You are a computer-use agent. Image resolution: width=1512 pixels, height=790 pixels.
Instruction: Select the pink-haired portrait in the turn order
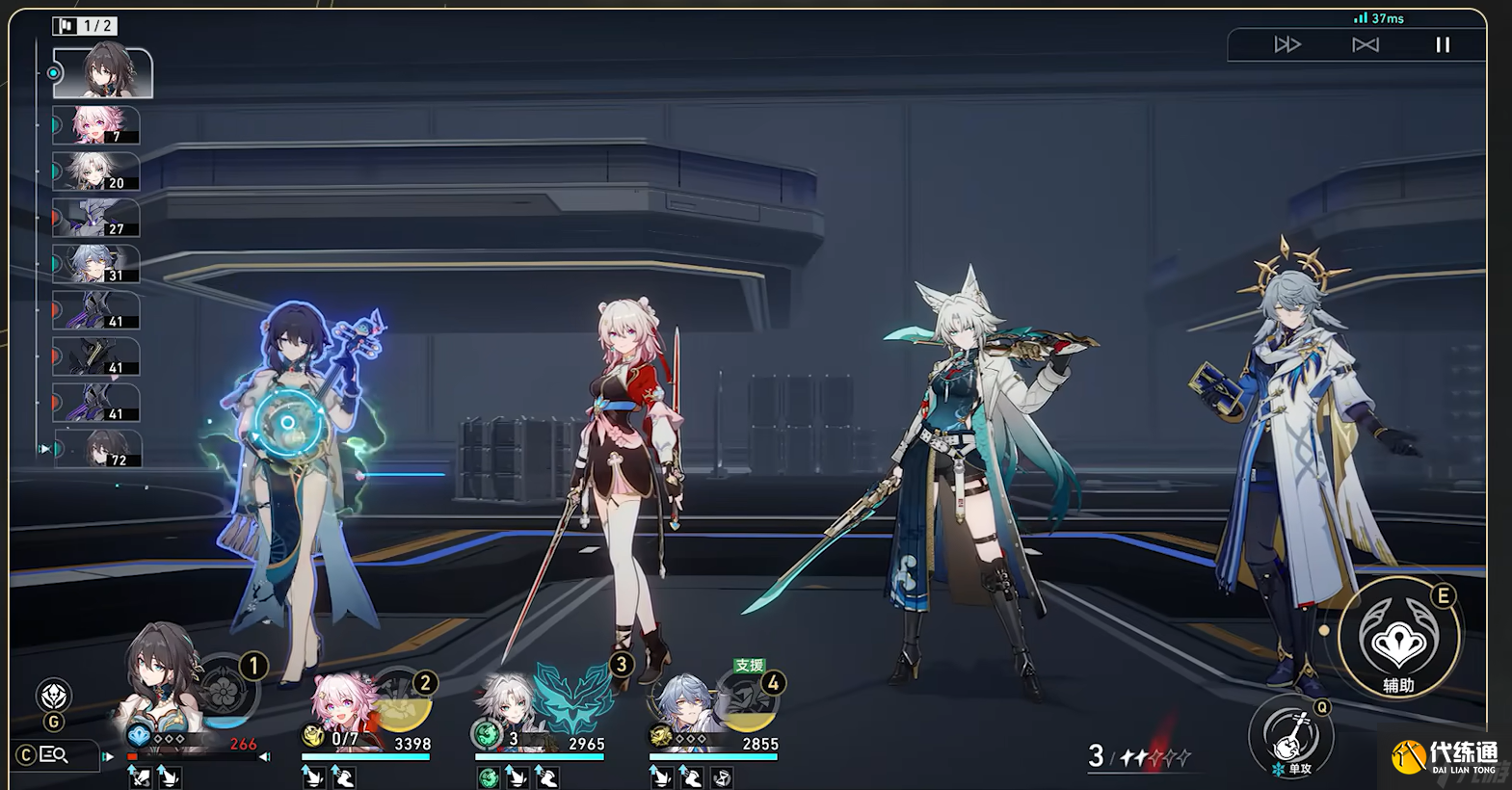click(96, 125)
